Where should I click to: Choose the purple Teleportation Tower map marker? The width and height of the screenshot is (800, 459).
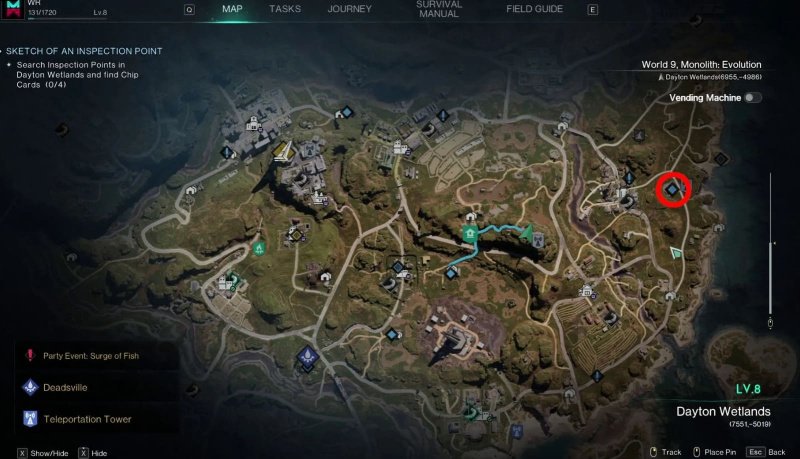[306, 357]
